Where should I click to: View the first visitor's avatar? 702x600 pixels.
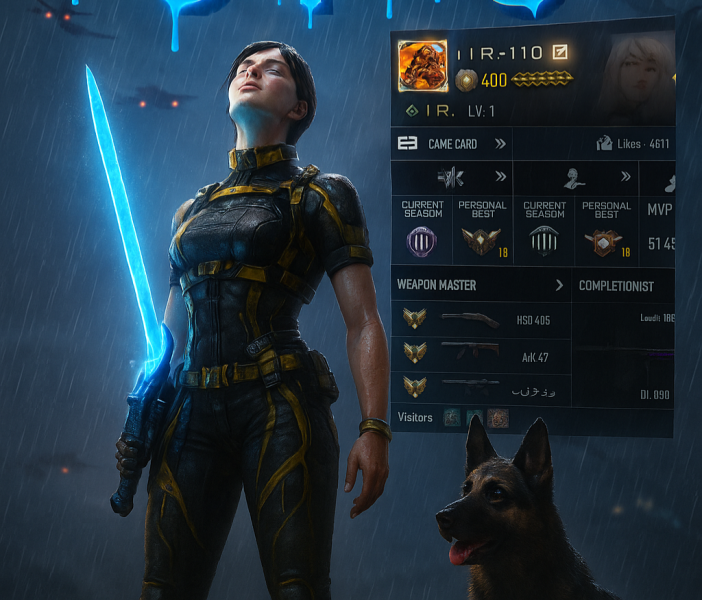(x=452, y=418)
